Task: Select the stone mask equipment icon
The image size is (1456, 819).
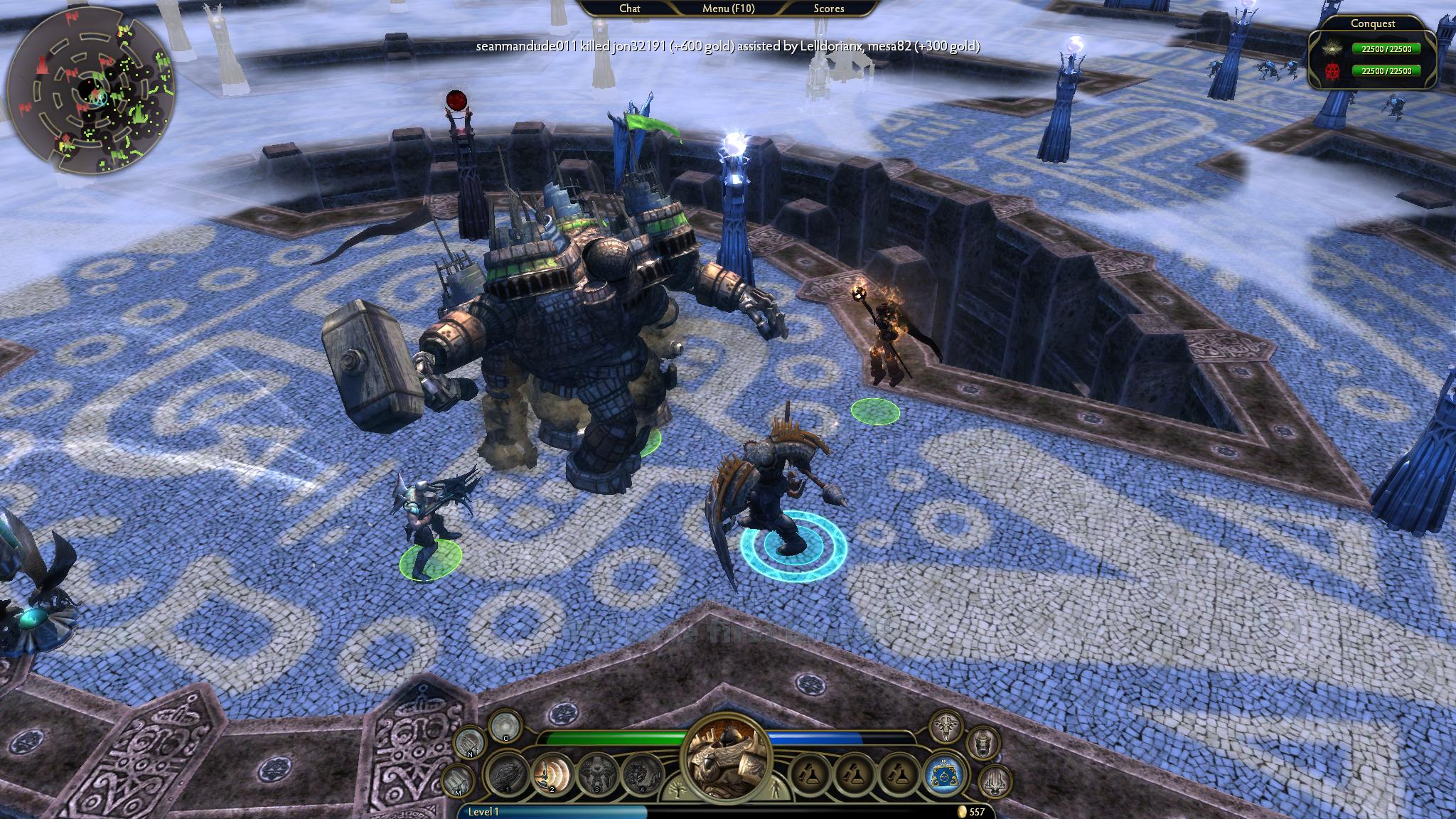Action: point(983,743)
